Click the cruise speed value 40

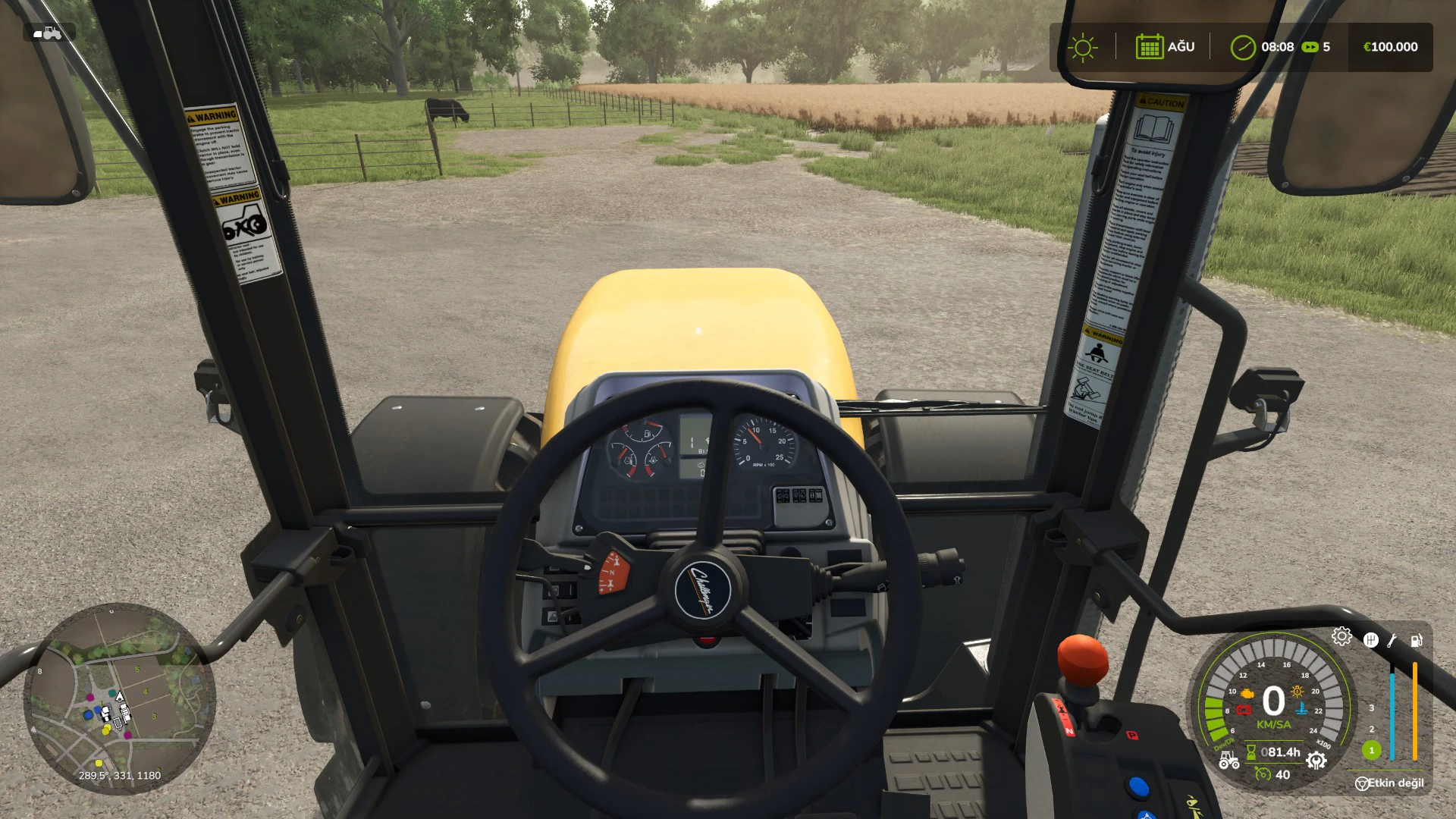coord(1282,773)
